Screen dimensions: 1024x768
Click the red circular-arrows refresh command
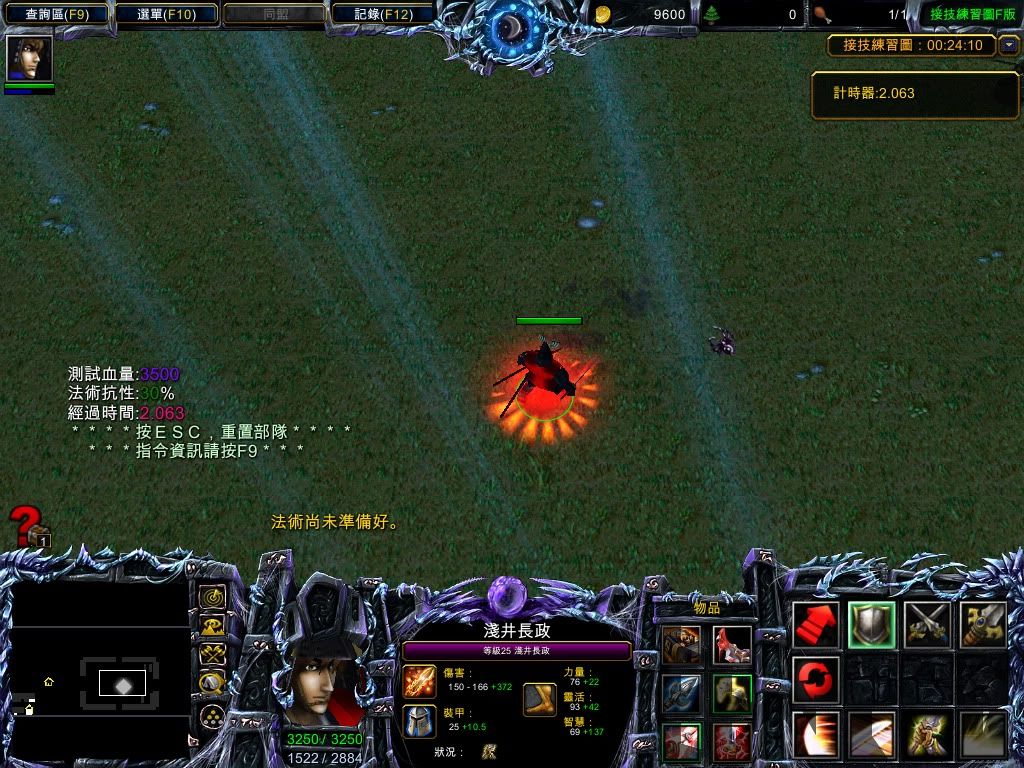point(816,680)
